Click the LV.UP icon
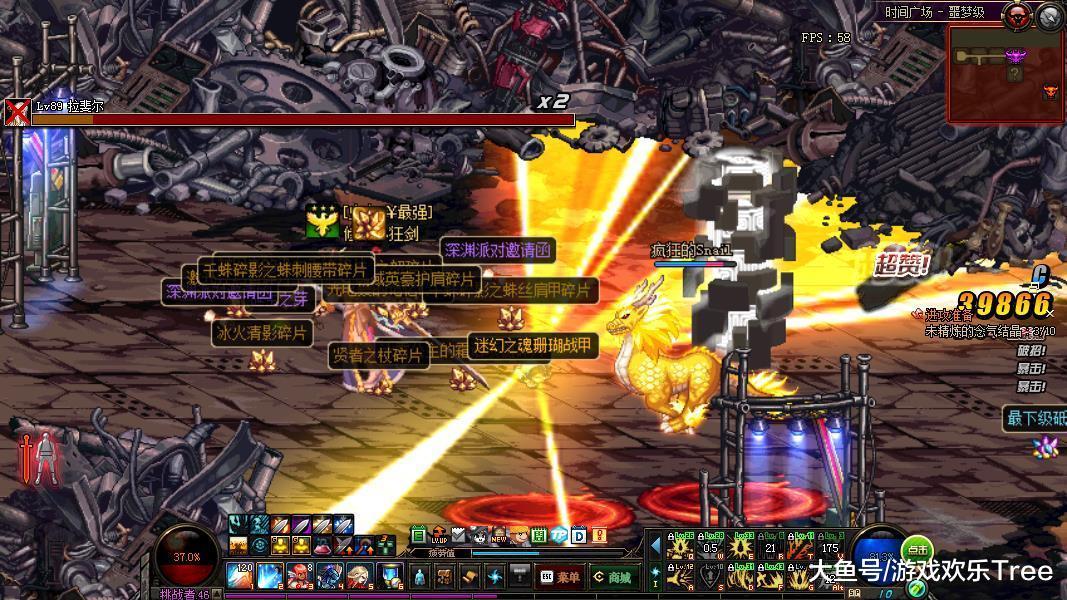The height and width of the screenshot is (600, 1067). pyautogui.click(x=439, y=535)
